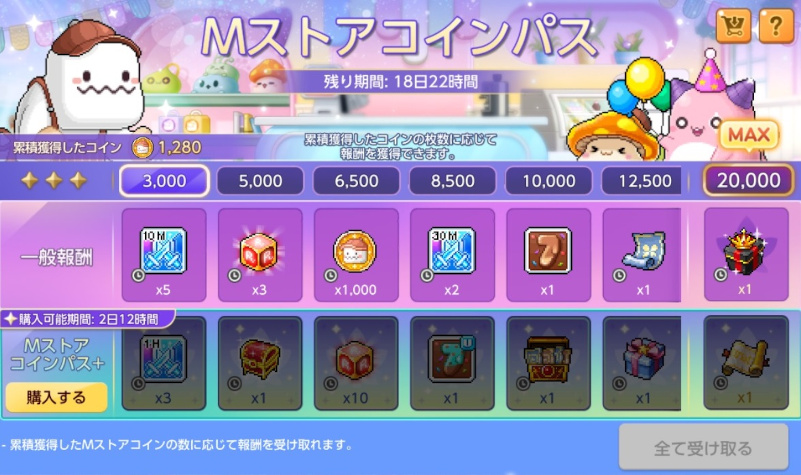Screen dimensions: 801x475
Task: Buy the M Store Coin Pass+ with 購入する
Action: 56,396
